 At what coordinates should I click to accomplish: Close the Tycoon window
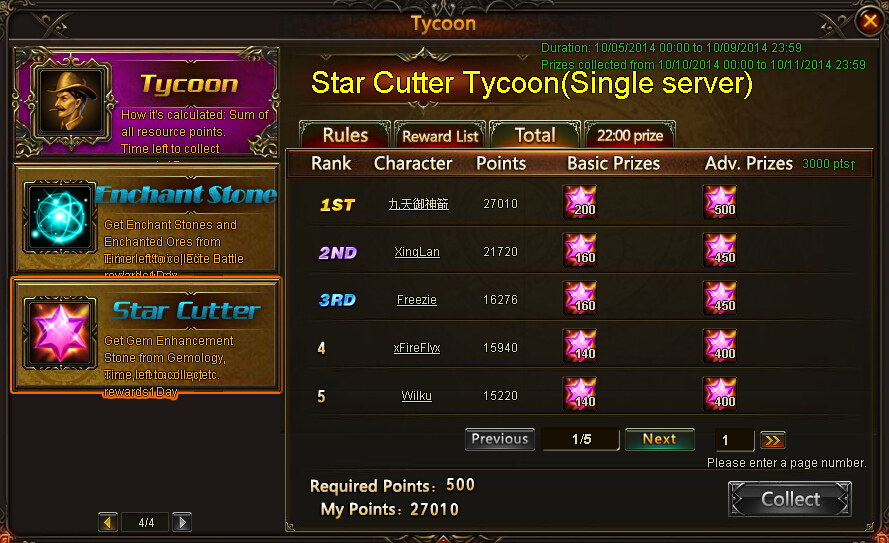[x=869, y=21]
